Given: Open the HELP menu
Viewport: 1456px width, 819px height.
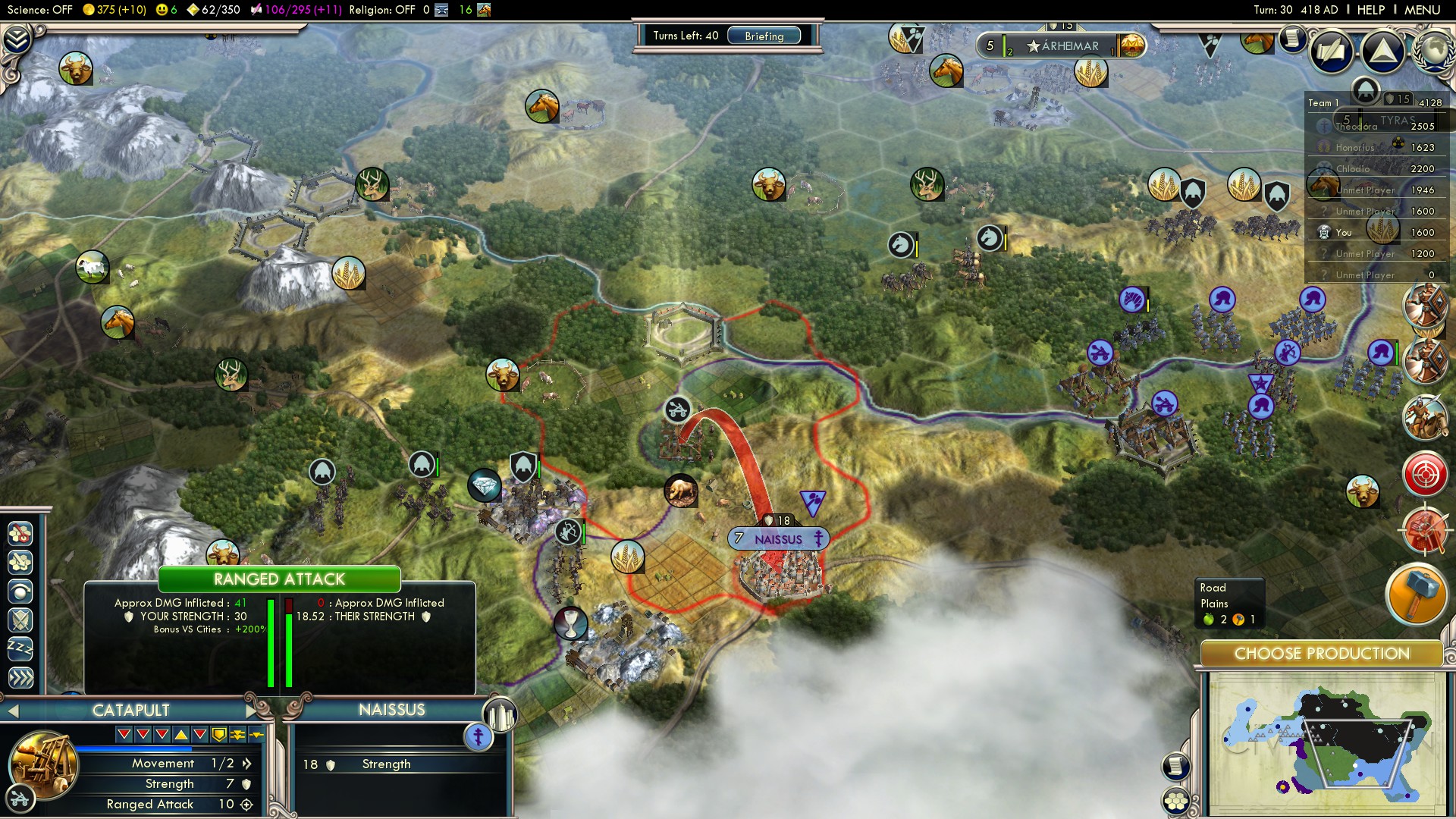Looking at the screenshot, I should pyautogui.click(x=1373, y=10).
